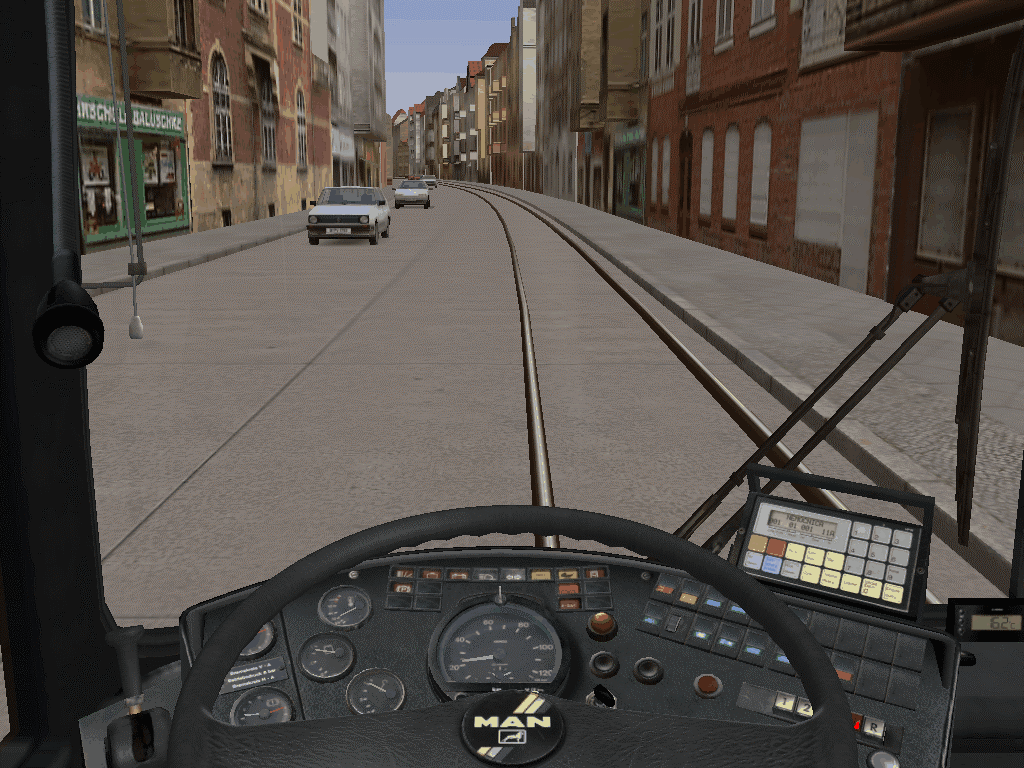Viewport: 1024px width, 768px height.
Task: Push the round orange button beside the speedometer
Action: click(x=601, y=625)
